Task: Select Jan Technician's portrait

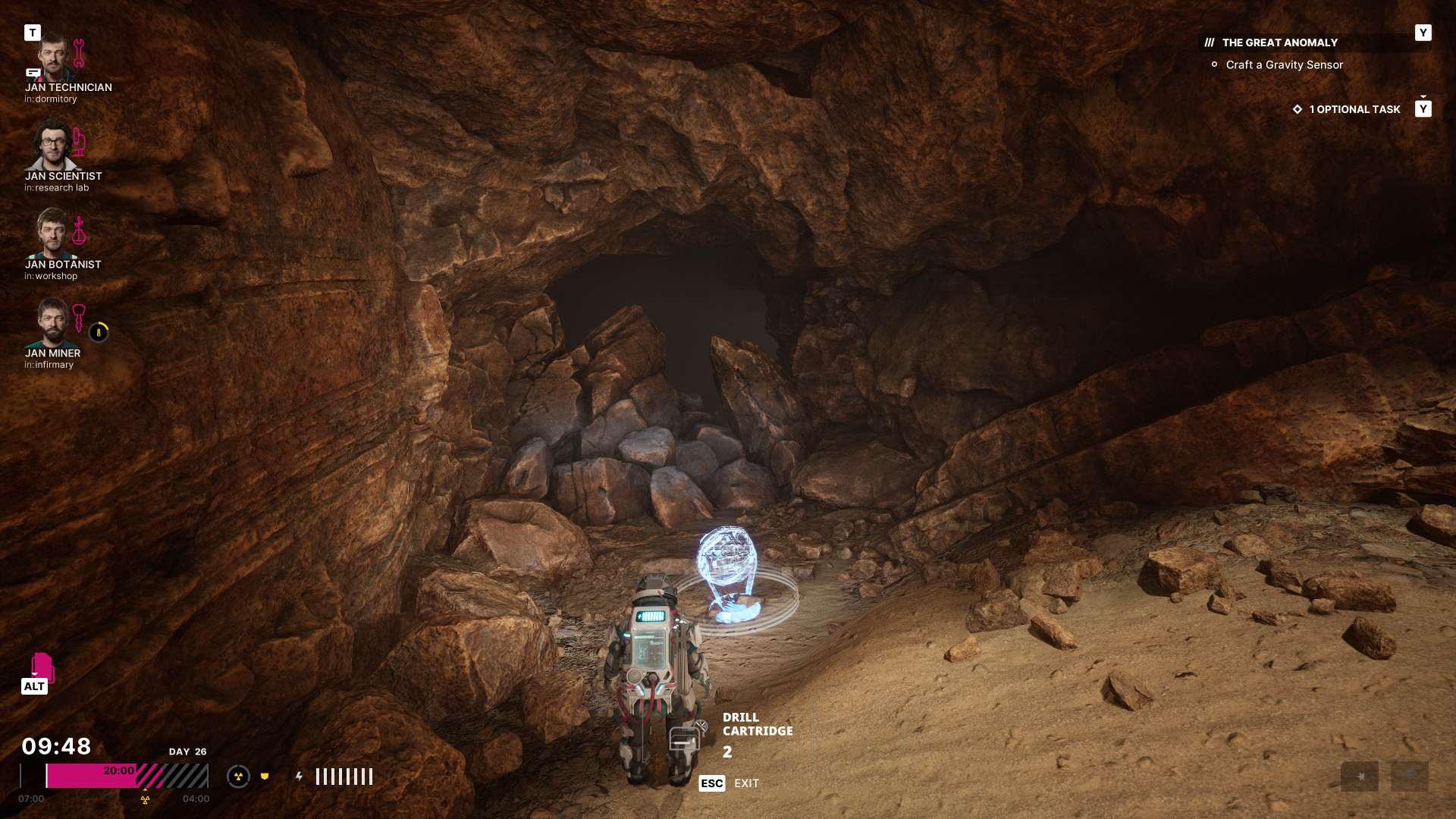Action: [53, 58]
